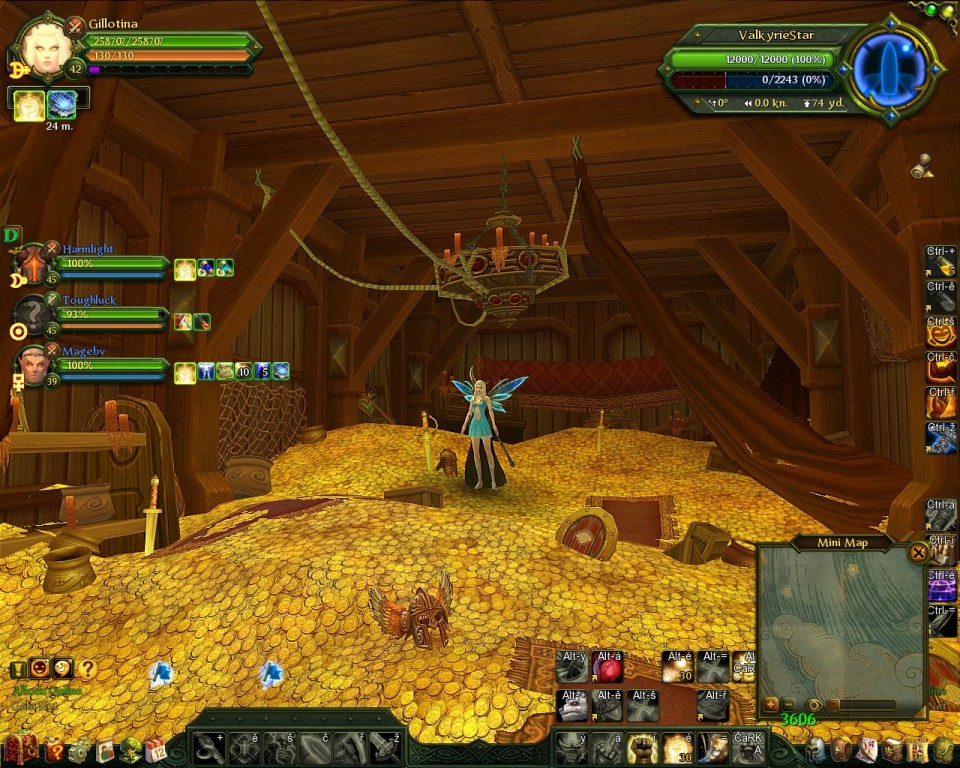Activate the hook ability slot marked plus
Viewport: 960px width, 768px height.
(208, 747)
